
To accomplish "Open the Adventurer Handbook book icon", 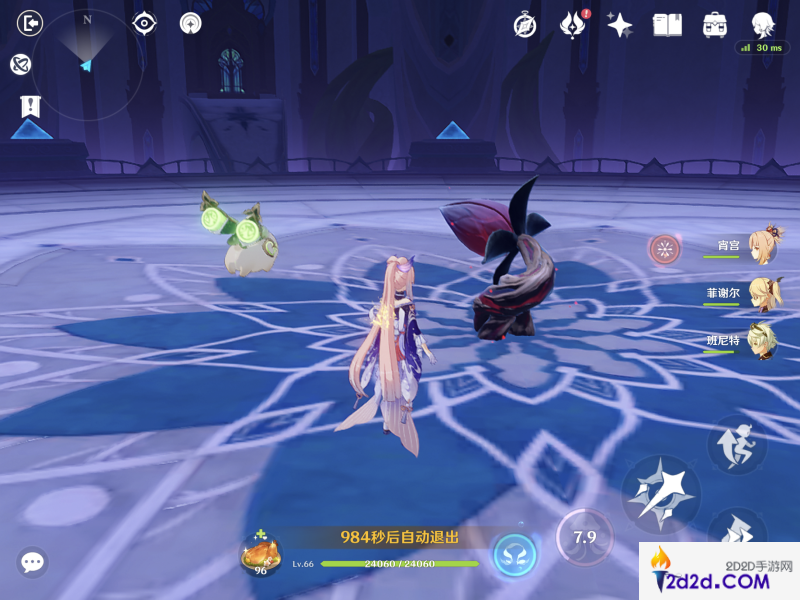I will 667,25.
